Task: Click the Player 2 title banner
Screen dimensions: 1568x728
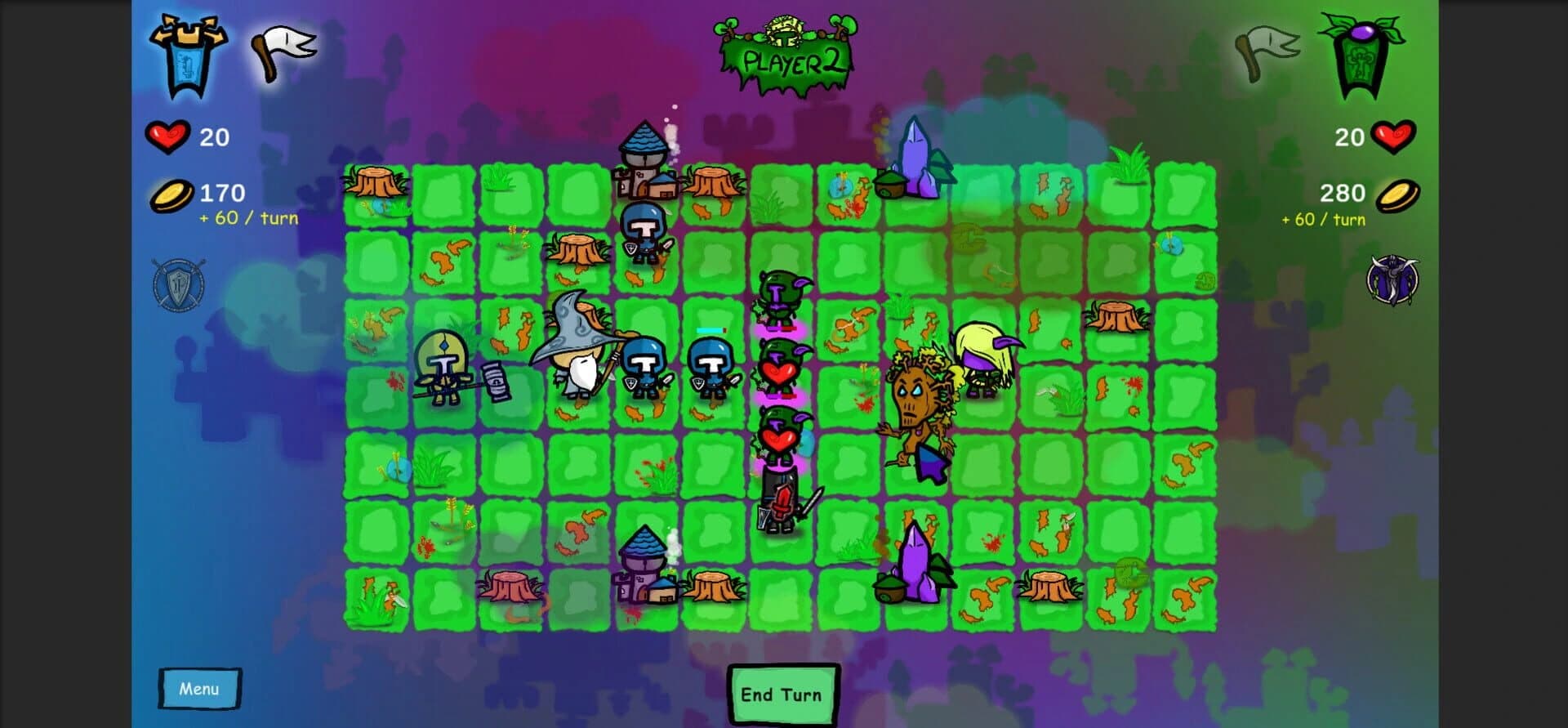Action: coord(784,57)
